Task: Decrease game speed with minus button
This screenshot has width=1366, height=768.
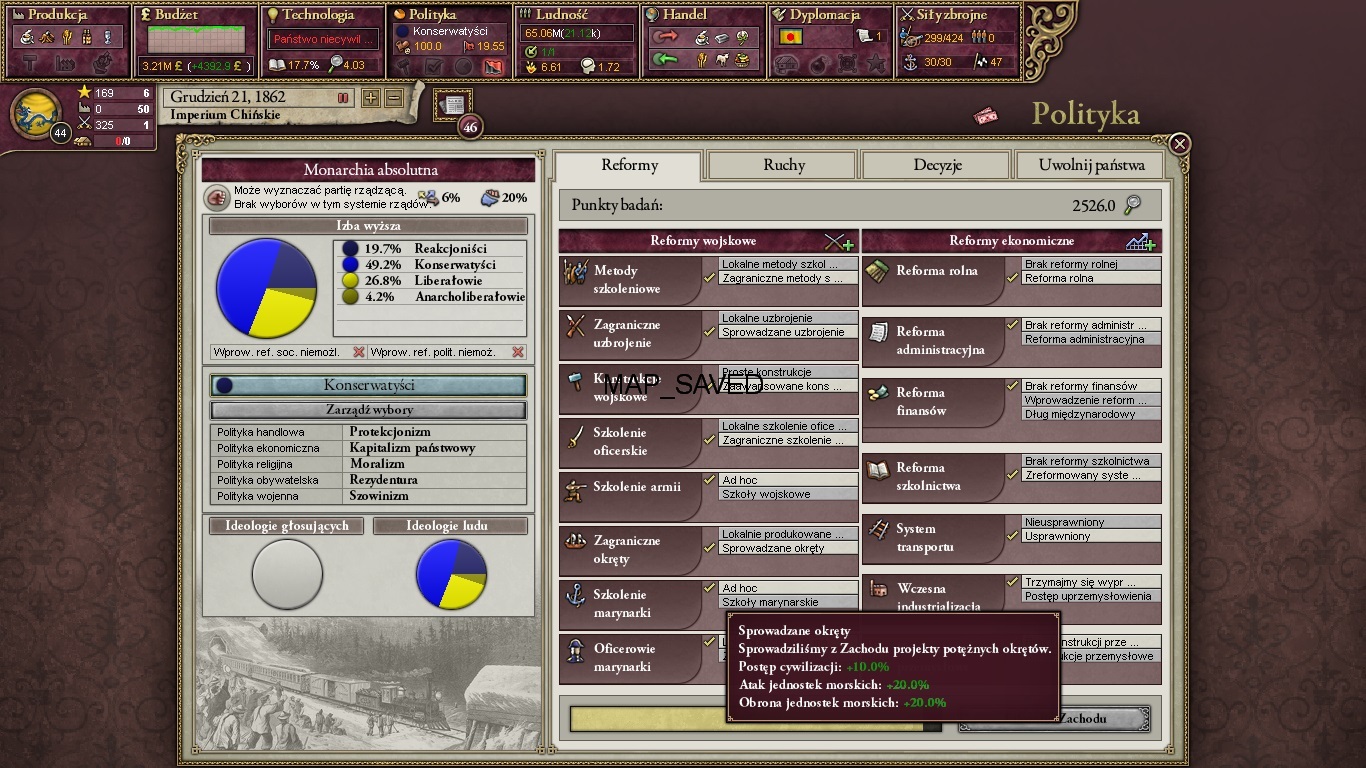Action: point(394,98)
